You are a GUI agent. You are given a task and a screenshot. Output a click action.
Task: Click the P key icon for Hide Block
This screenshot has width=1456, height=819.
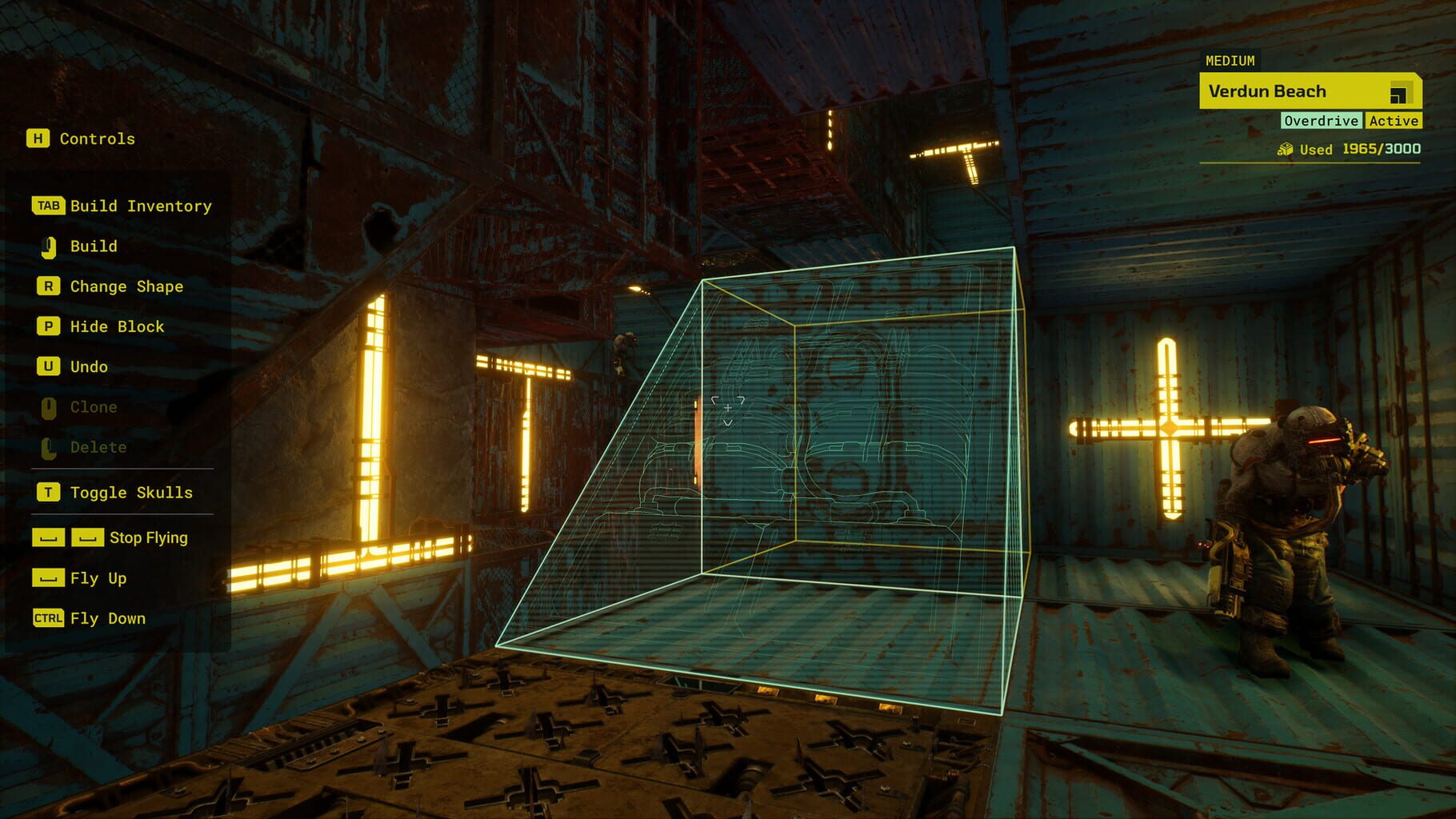click(x=48, y=326)
